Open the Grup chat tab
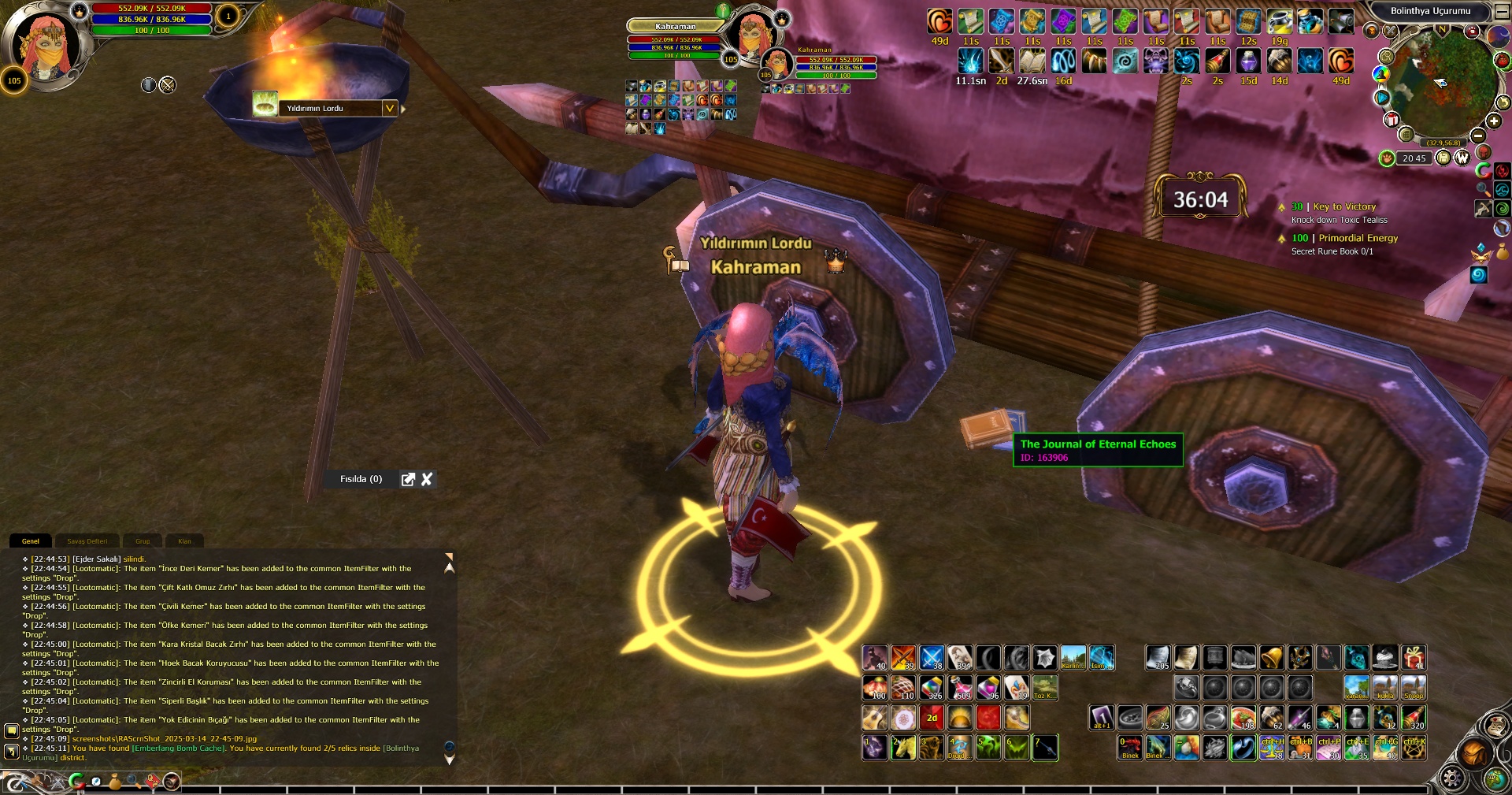 (x=143, y=541)
